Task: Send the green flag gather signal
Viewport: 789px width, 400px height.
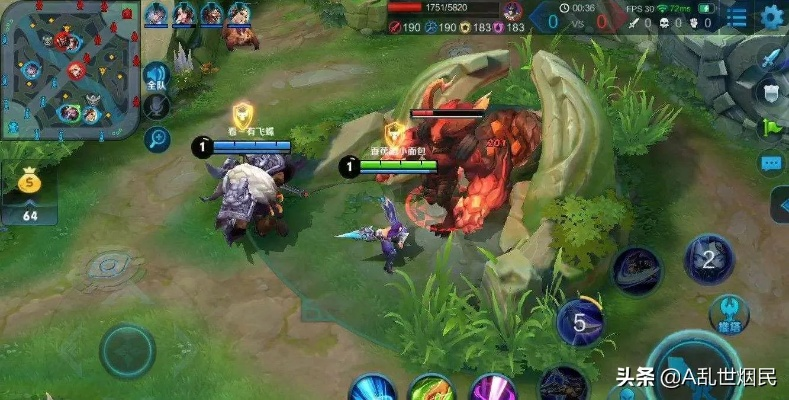Action: 769,127
